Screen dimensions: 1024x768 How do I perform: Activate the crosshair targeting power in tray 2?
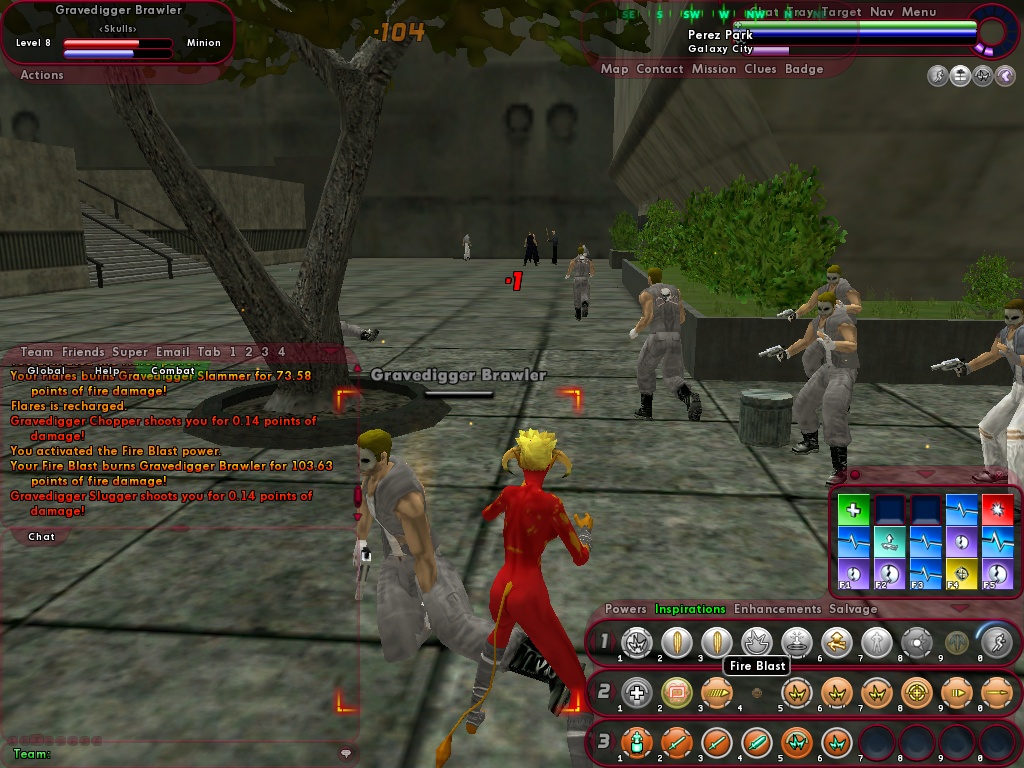(916, 692)
